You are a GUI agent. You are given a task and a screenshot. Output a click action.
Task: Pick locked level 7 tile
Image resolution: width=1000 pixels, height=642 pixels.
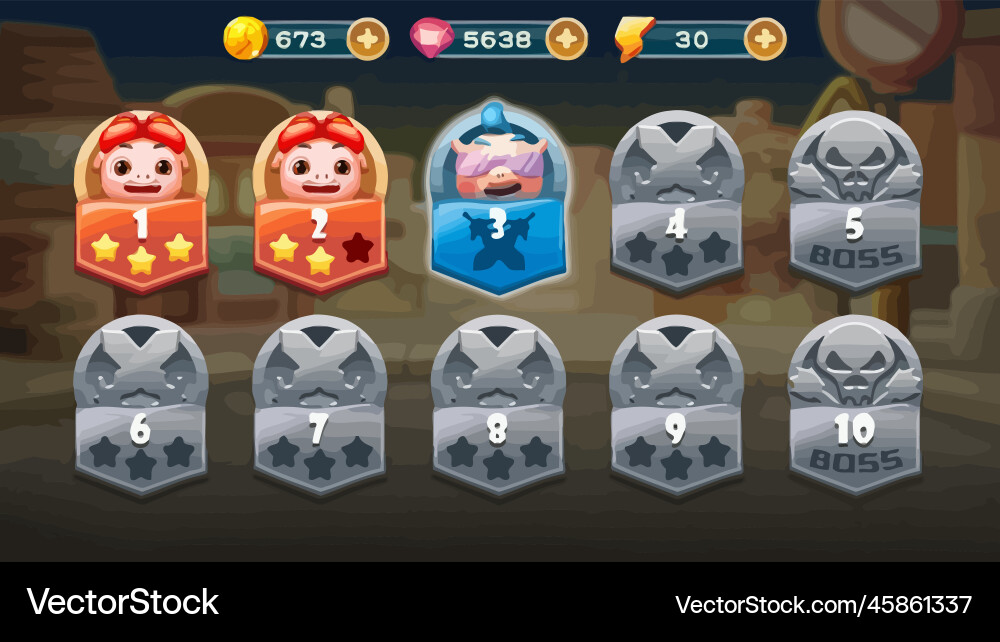pos(319,408)
